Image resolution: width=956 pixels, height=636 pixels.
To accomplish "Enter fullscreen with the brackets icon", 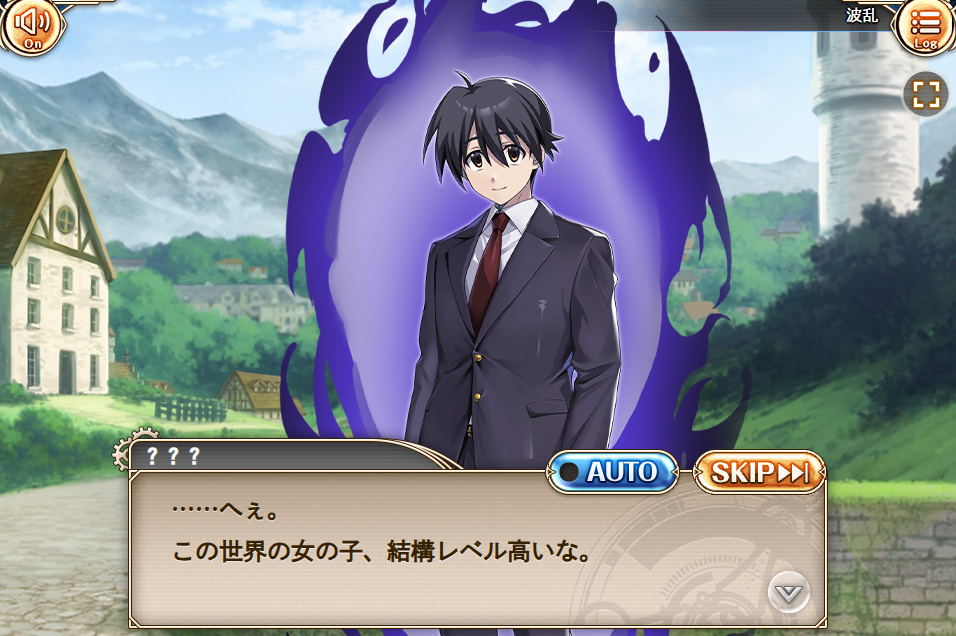I will [x=926, y=95].
